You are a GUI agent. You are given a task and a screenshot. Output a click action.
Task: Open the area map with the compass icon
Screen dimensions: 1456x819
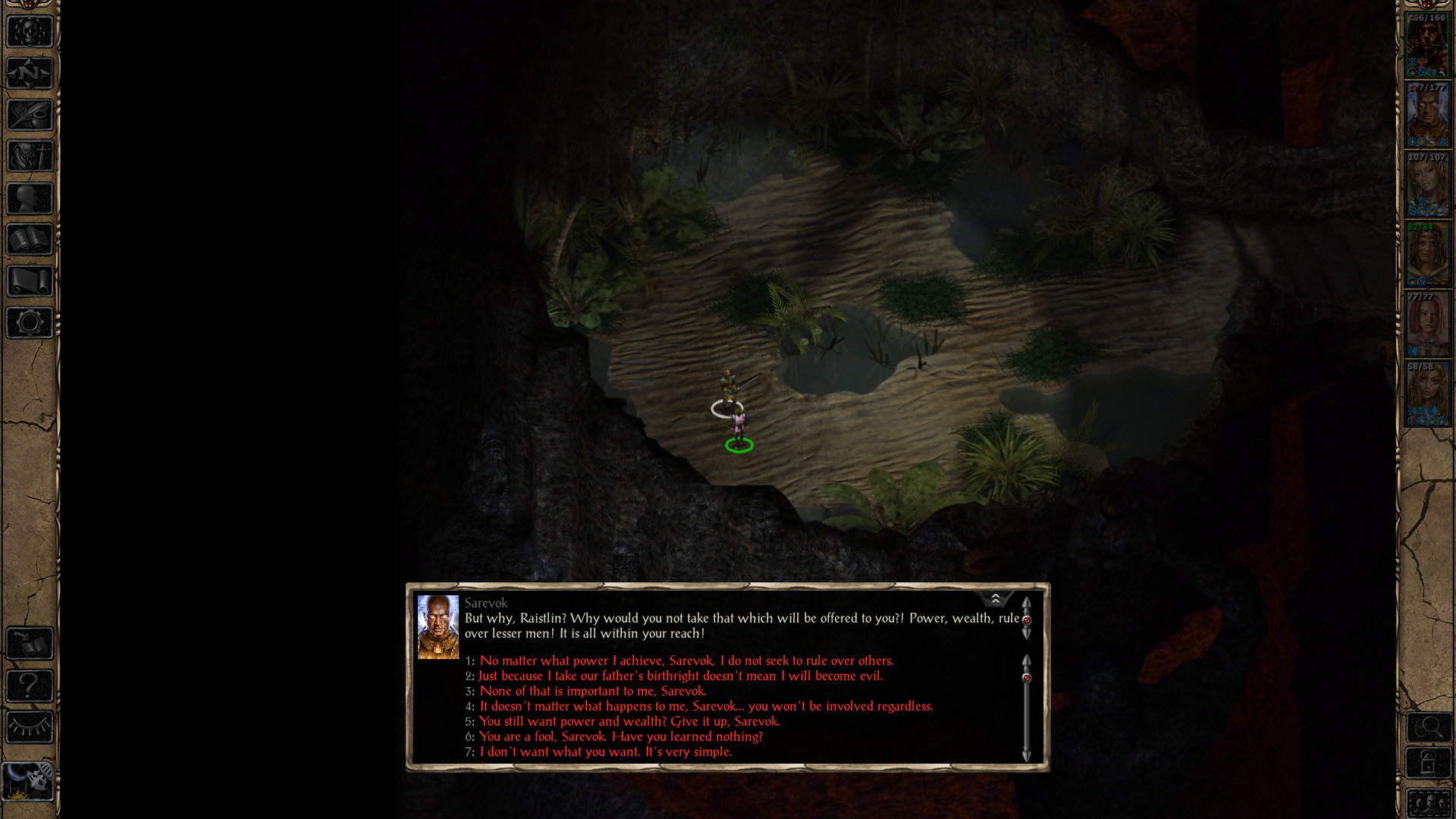point(30,74)
